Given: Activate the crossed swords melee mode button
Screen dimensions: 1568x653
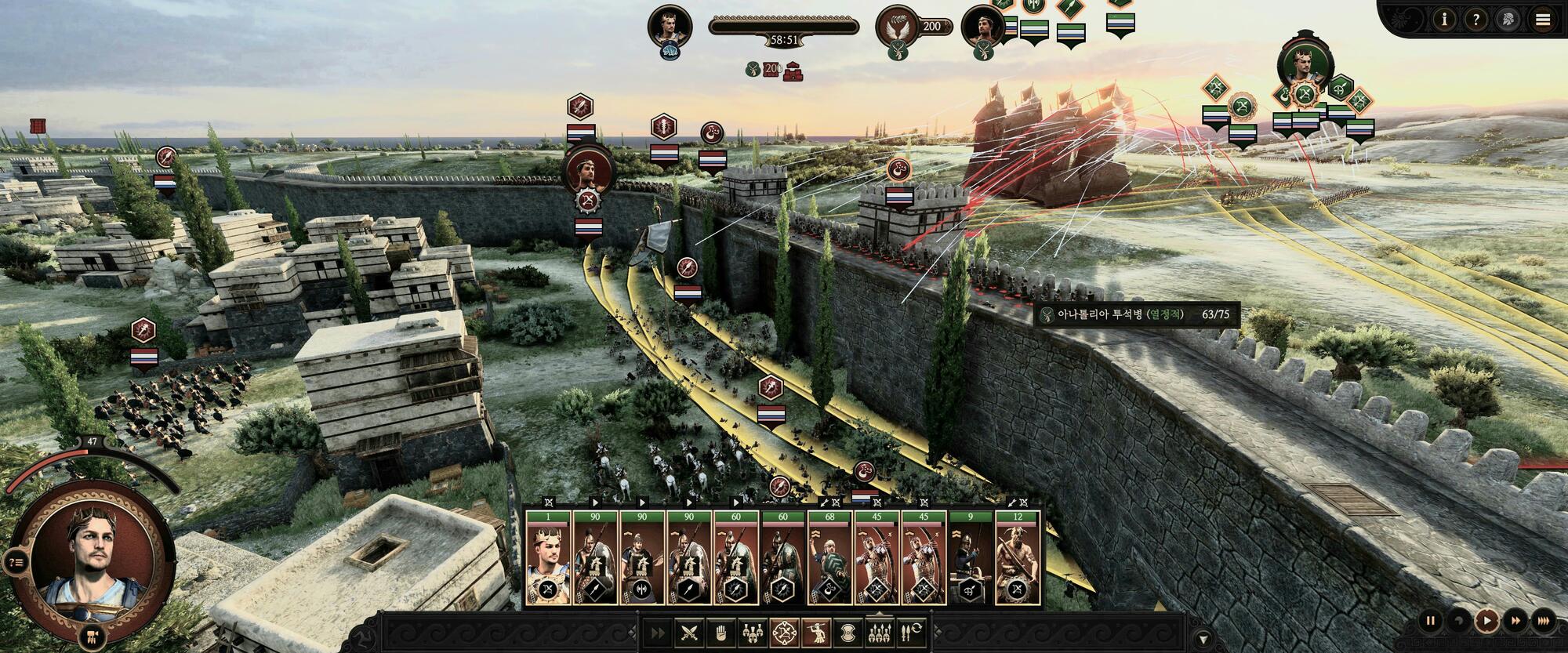Looking at the screenshot, I should coord(688,632).
